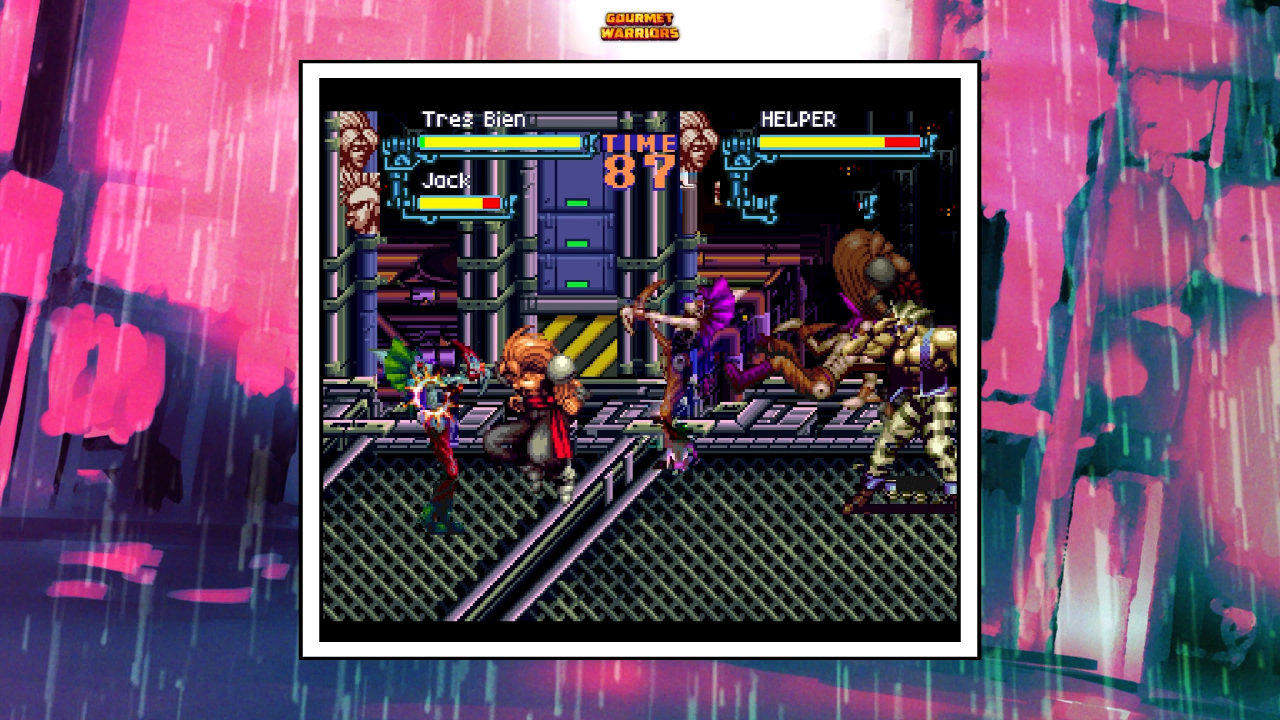
Task: Toggle the HELPER health bar
Action: click(838, 142)
